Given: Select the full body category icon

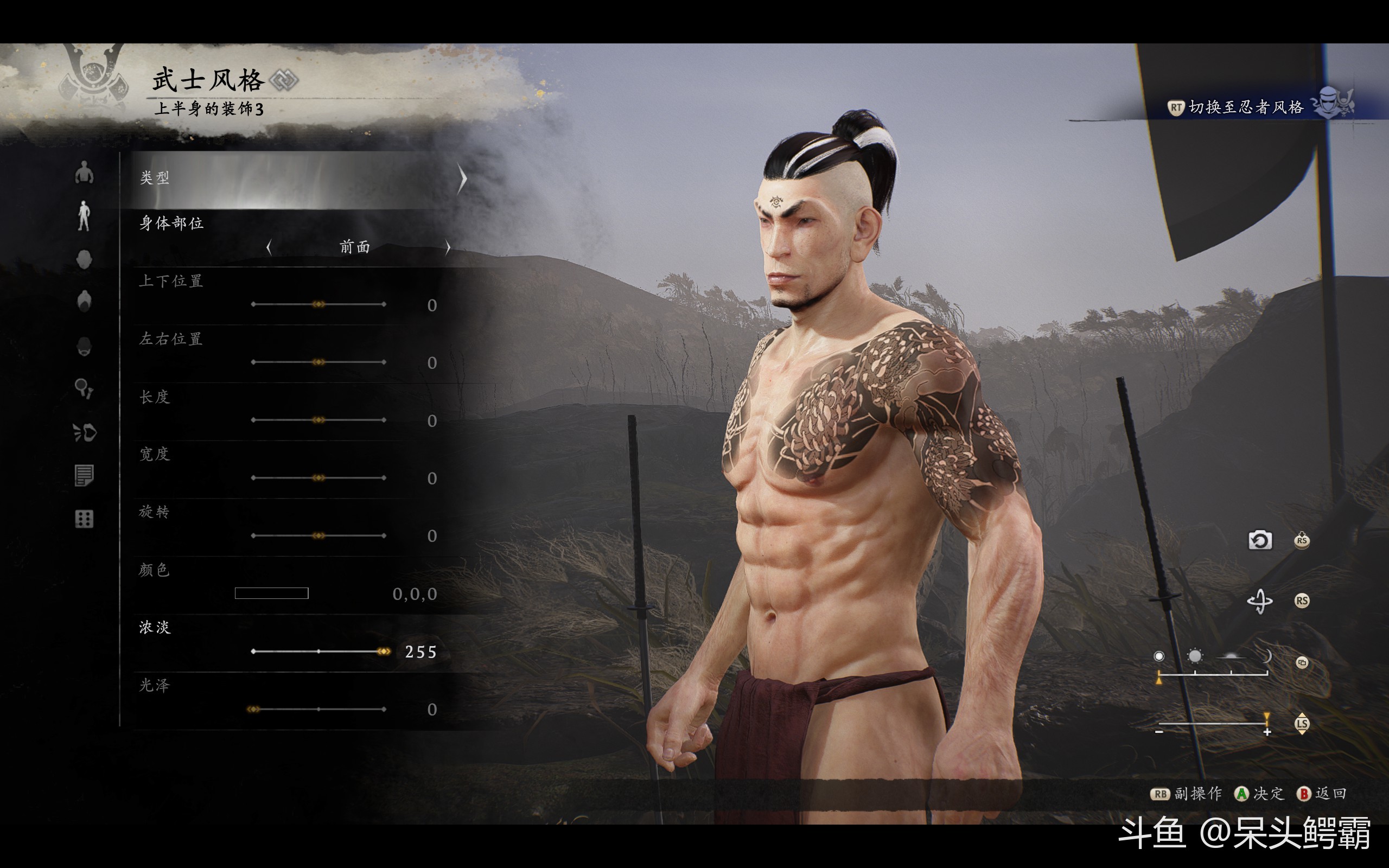Looking at the screenshot, I should 85,216.
